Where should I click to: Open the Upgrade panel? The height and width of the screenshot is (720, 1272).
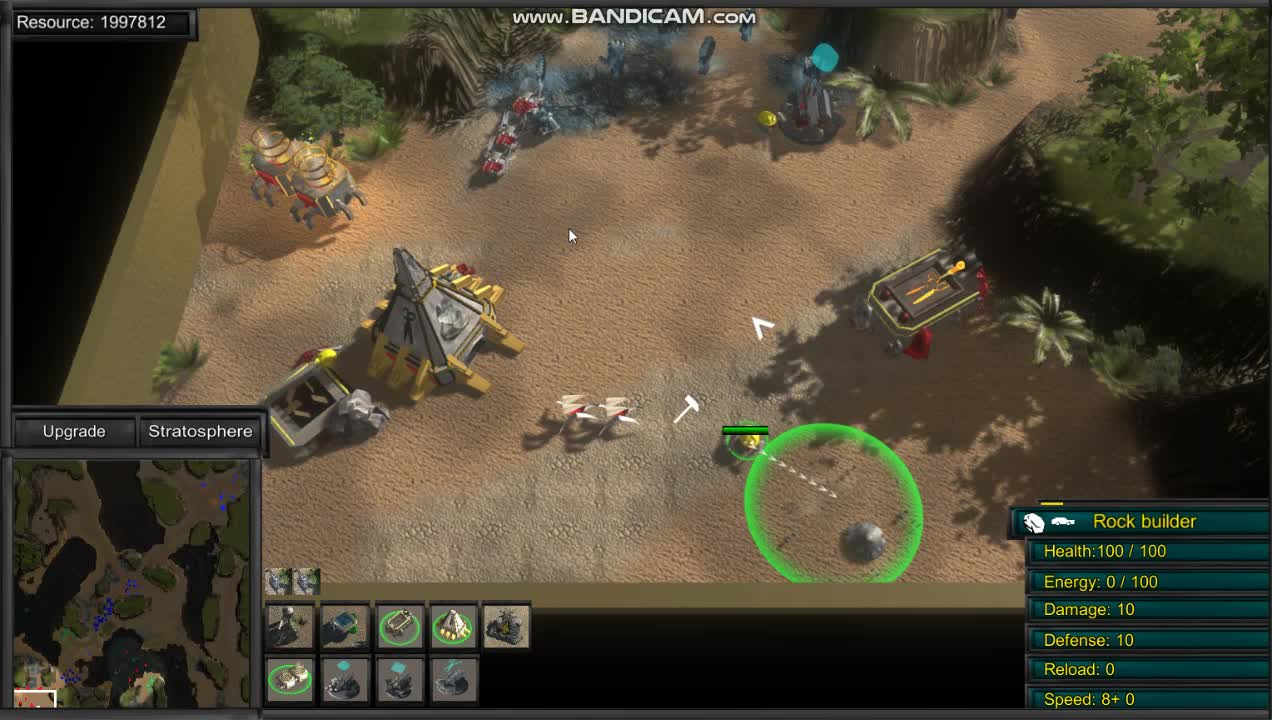(74, 431)
